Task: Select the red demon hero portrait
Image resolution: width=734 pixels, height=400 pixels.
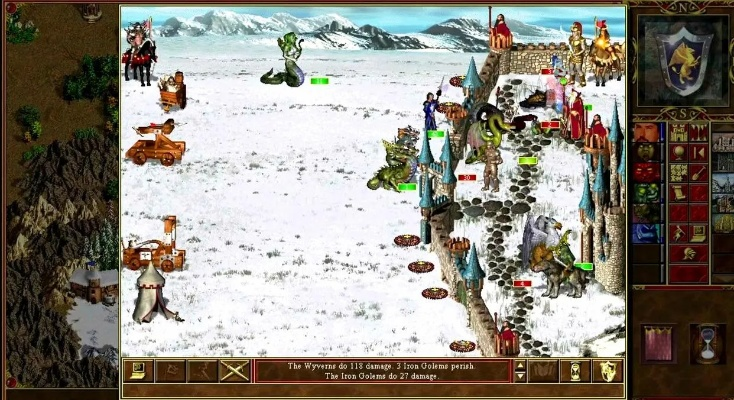Action: point(646,172)
